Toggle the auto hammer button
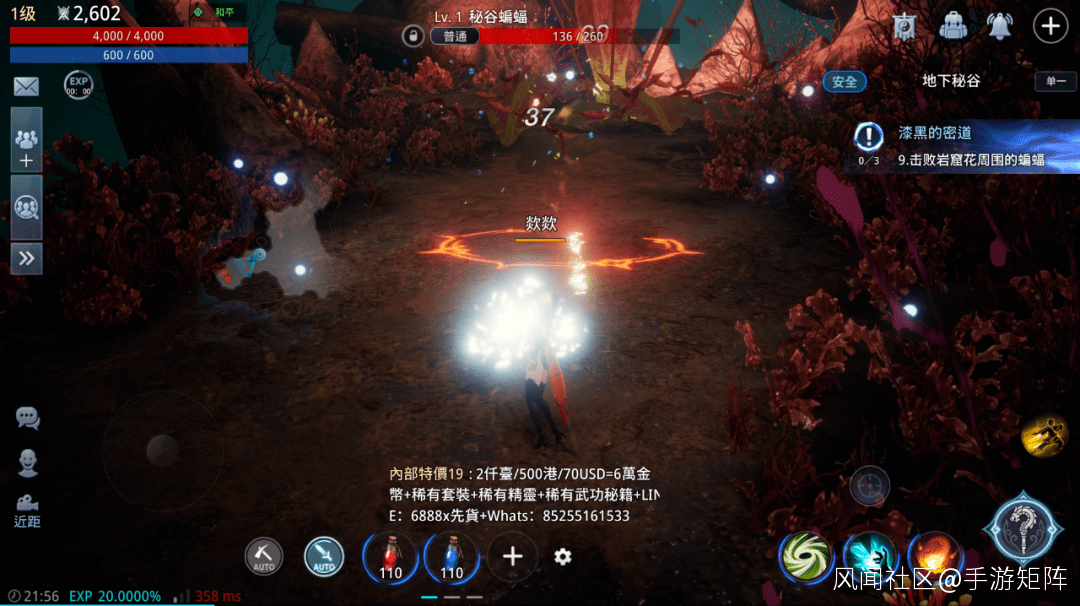The width and height of the screenshot is (1080, 606). [x=264, y=557]
